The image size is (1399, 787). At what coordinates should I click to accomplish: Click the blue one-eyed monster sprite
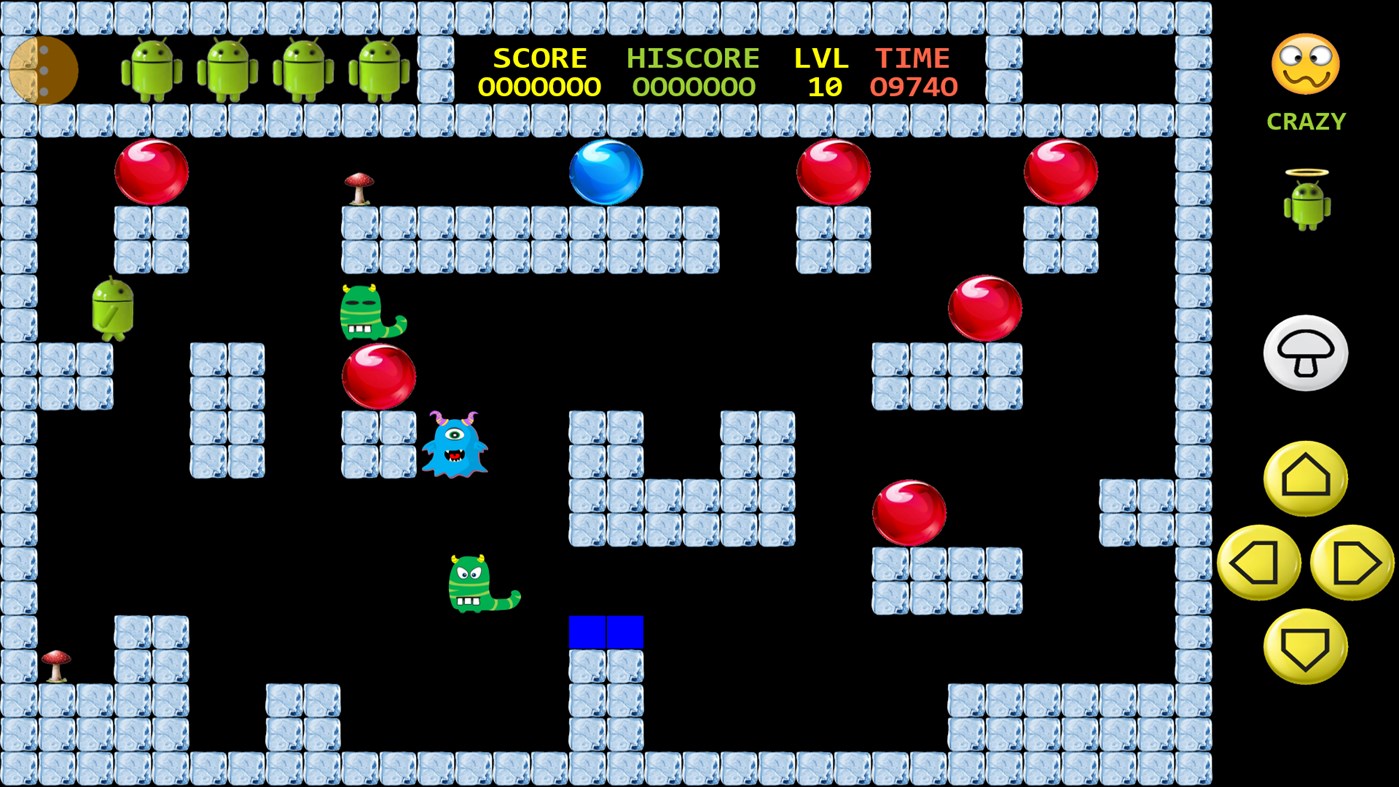pos(458,448)
